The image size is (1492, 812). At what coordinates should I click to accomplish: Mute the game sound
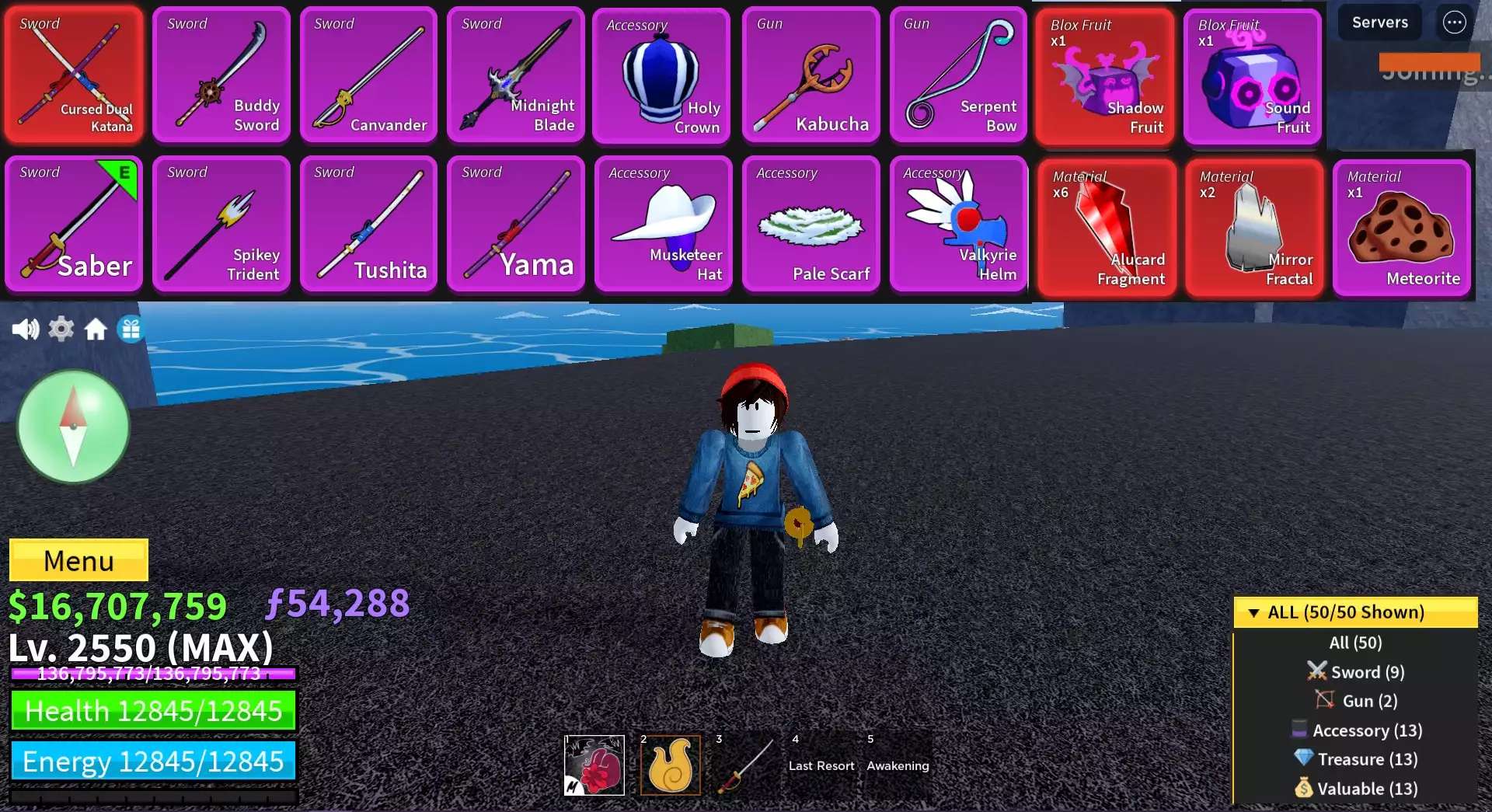pyautogui.click(x=26, y=329)
